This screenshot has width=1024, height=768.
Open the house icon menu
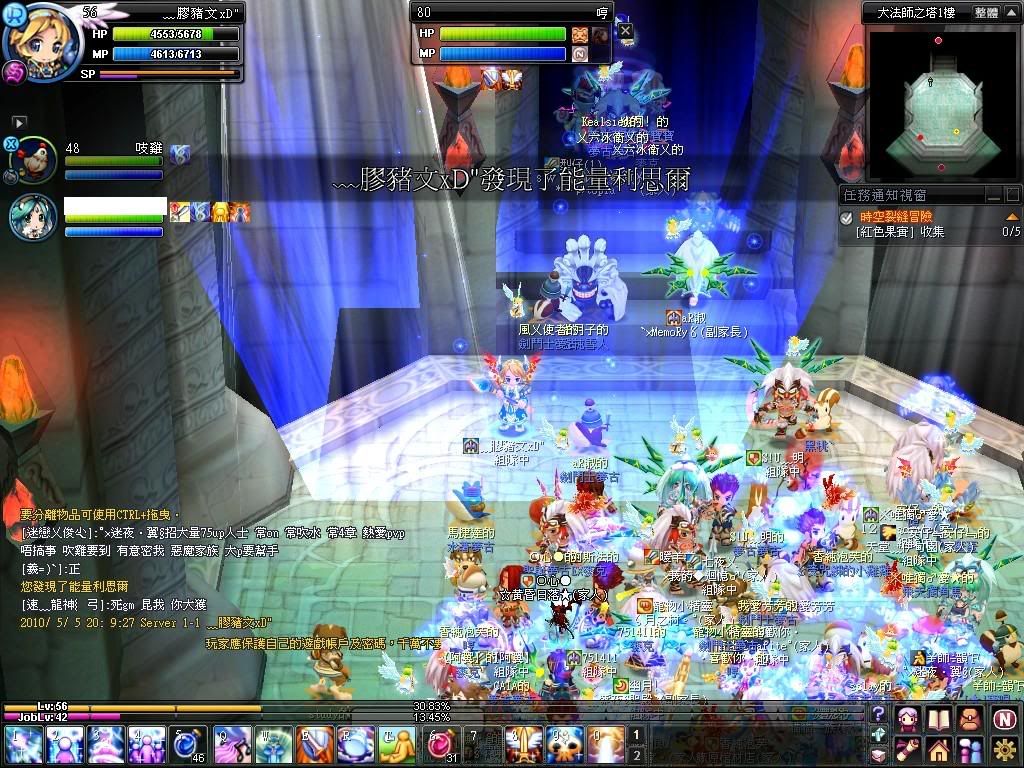click(x=938, y=749)
